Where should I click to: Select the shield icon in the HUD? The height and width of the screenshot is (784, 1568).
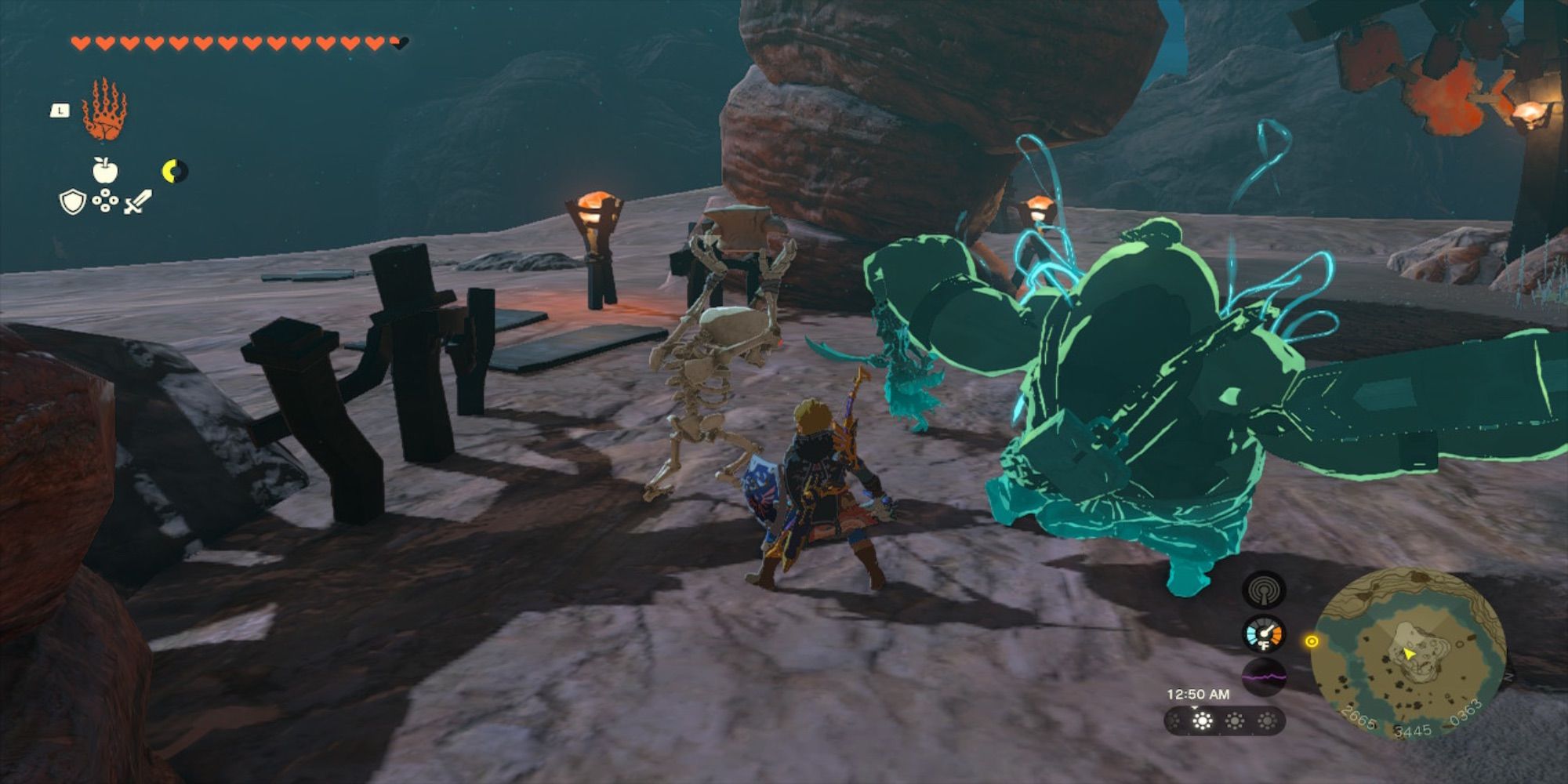[x=72, y=202]
